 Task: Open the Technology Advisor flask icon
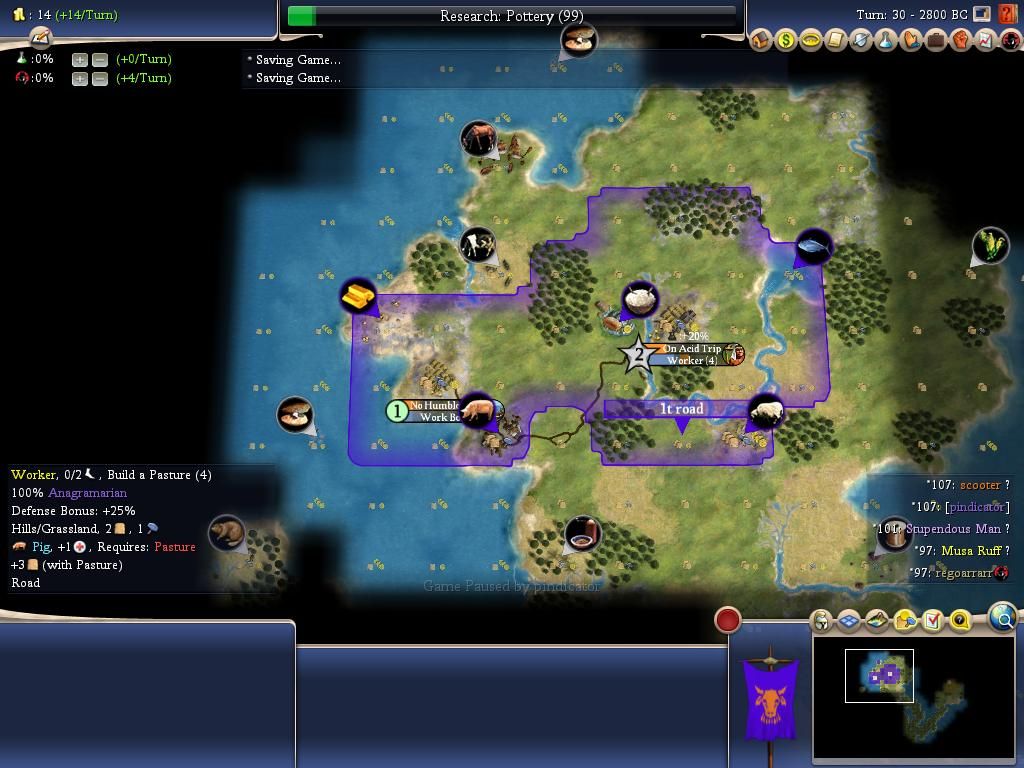886,41
